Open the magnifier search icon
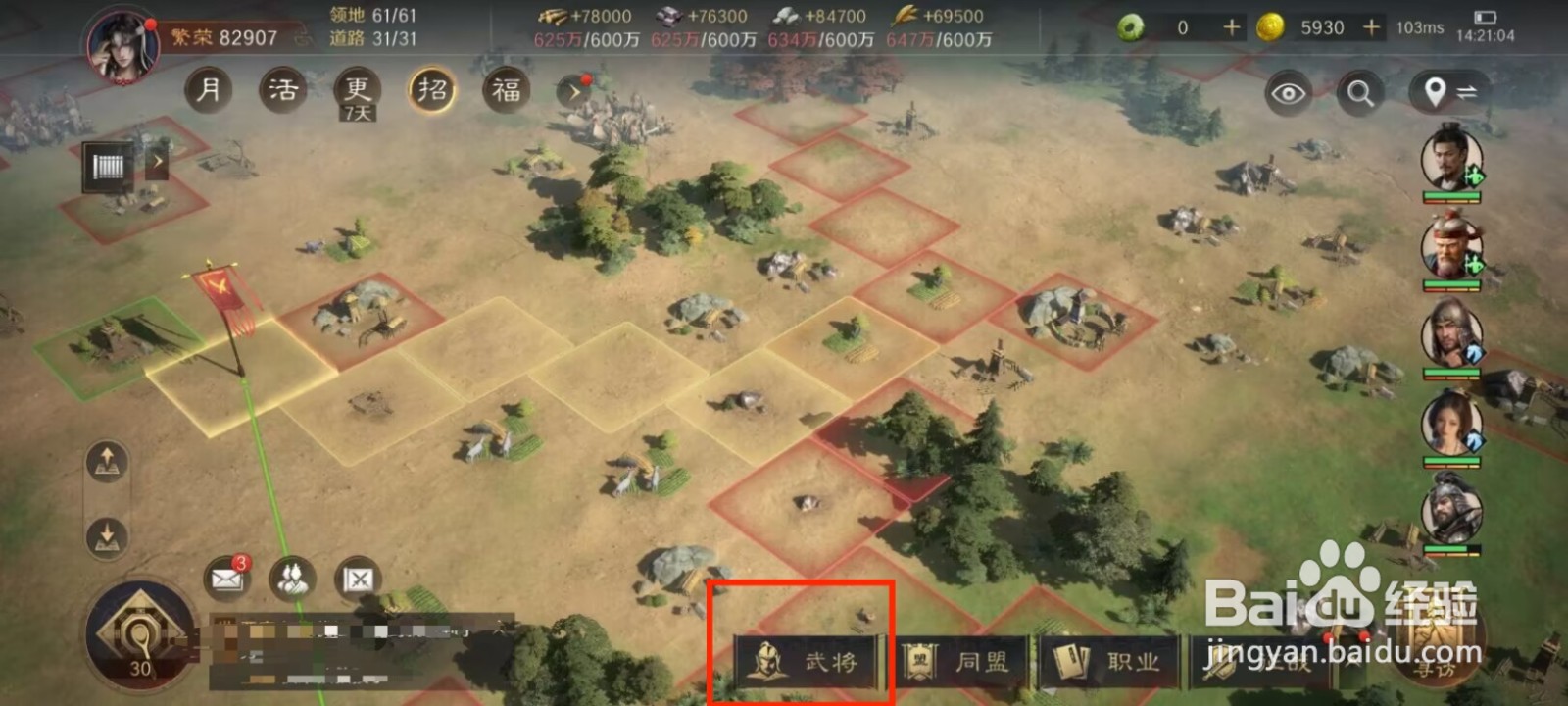Image resolution: width=1568 pixels, height=706 pixels. click(1360, 91)
